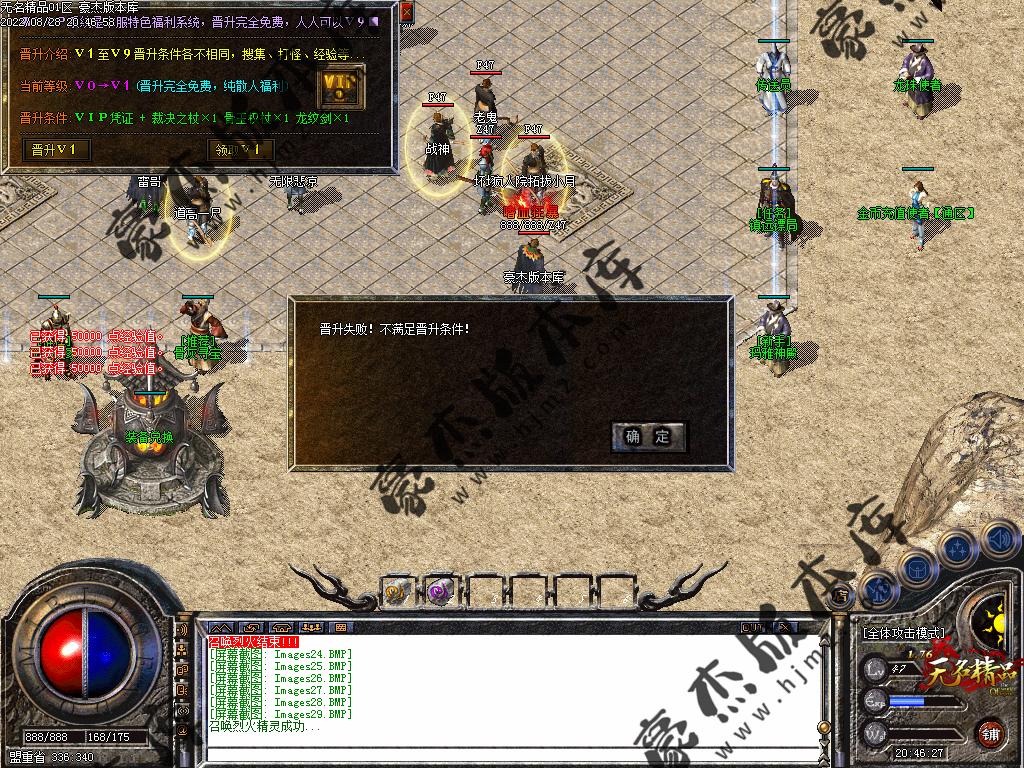
Task: Open skills via the sparkle stars orb
Action: point(957,548)
